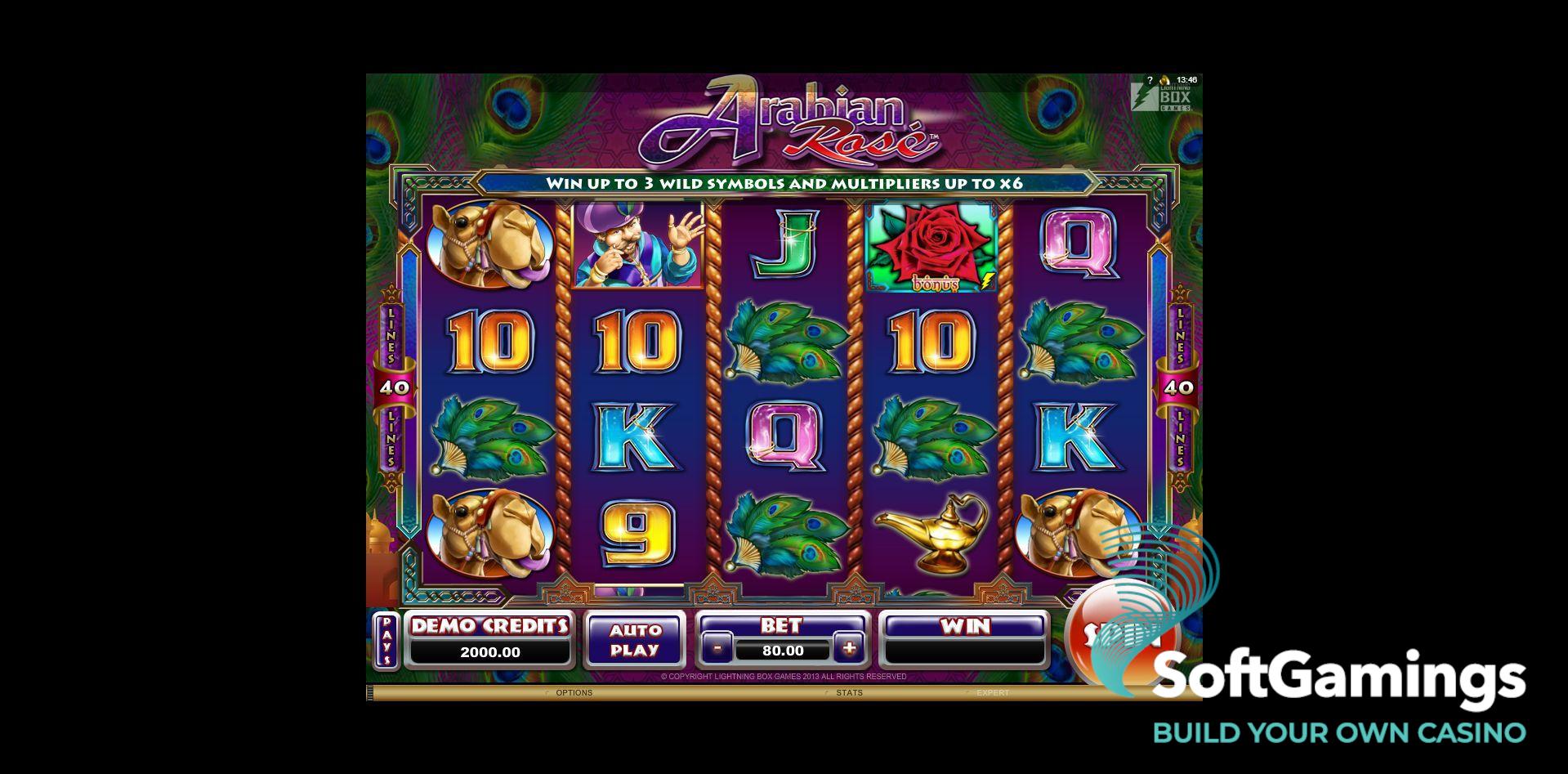Click the 40 lines indicator on the left
Image resolution: width=1568 pixels, height=774 pixels.
(395, 387)
